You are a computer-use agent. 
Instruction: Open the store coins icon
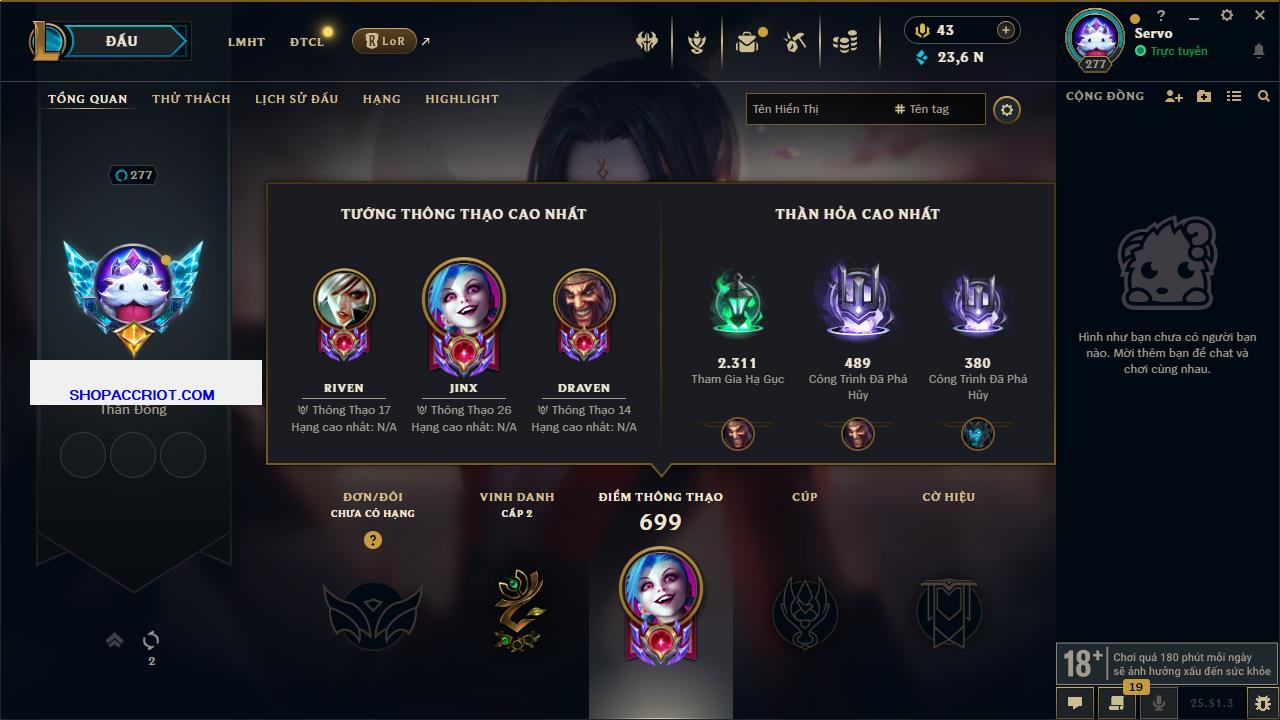(x=845, y=42)
